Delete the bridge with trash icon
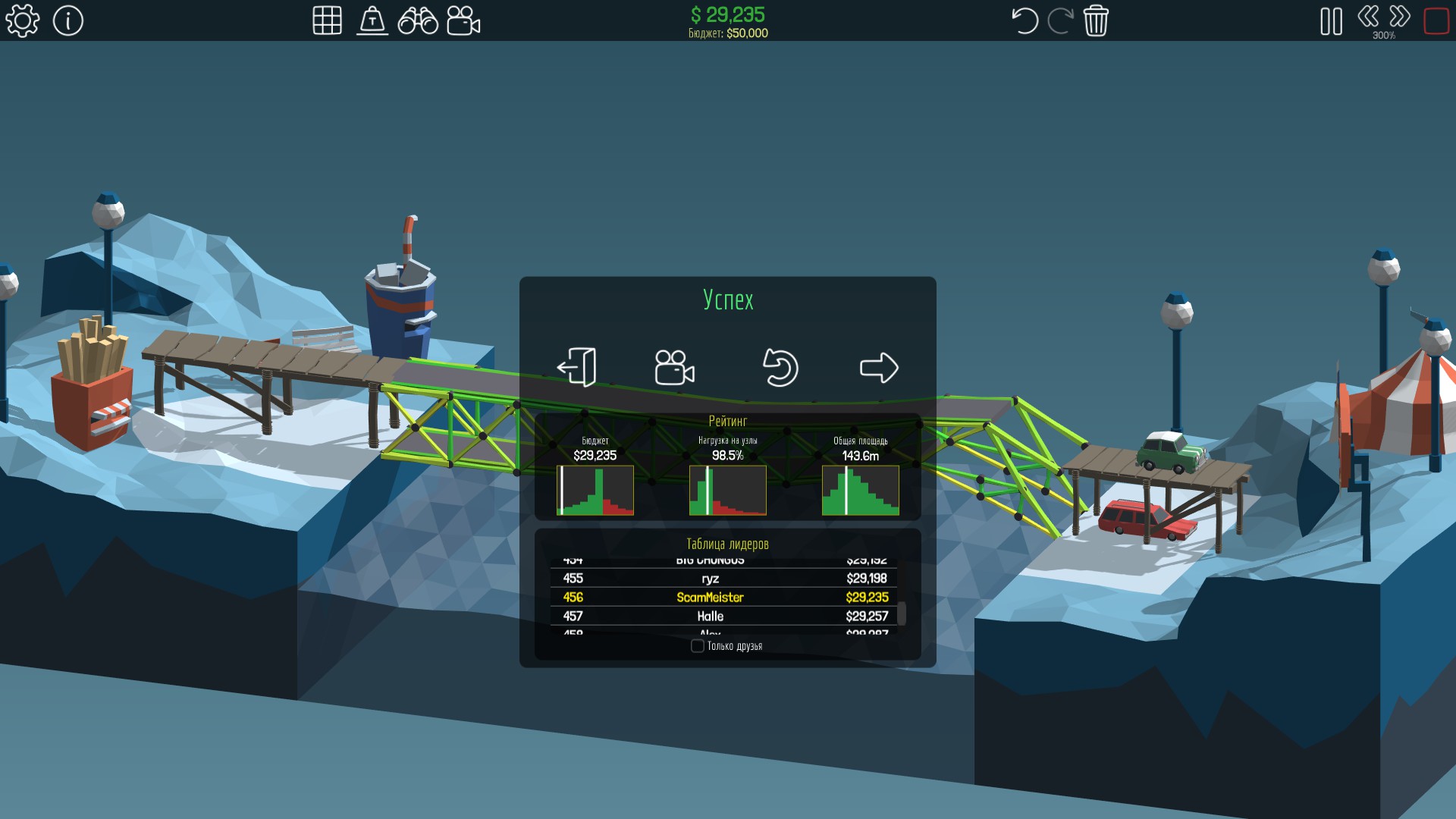Image resolution: width=1456 pixels, height=819 pixels. pos(1096,20)
